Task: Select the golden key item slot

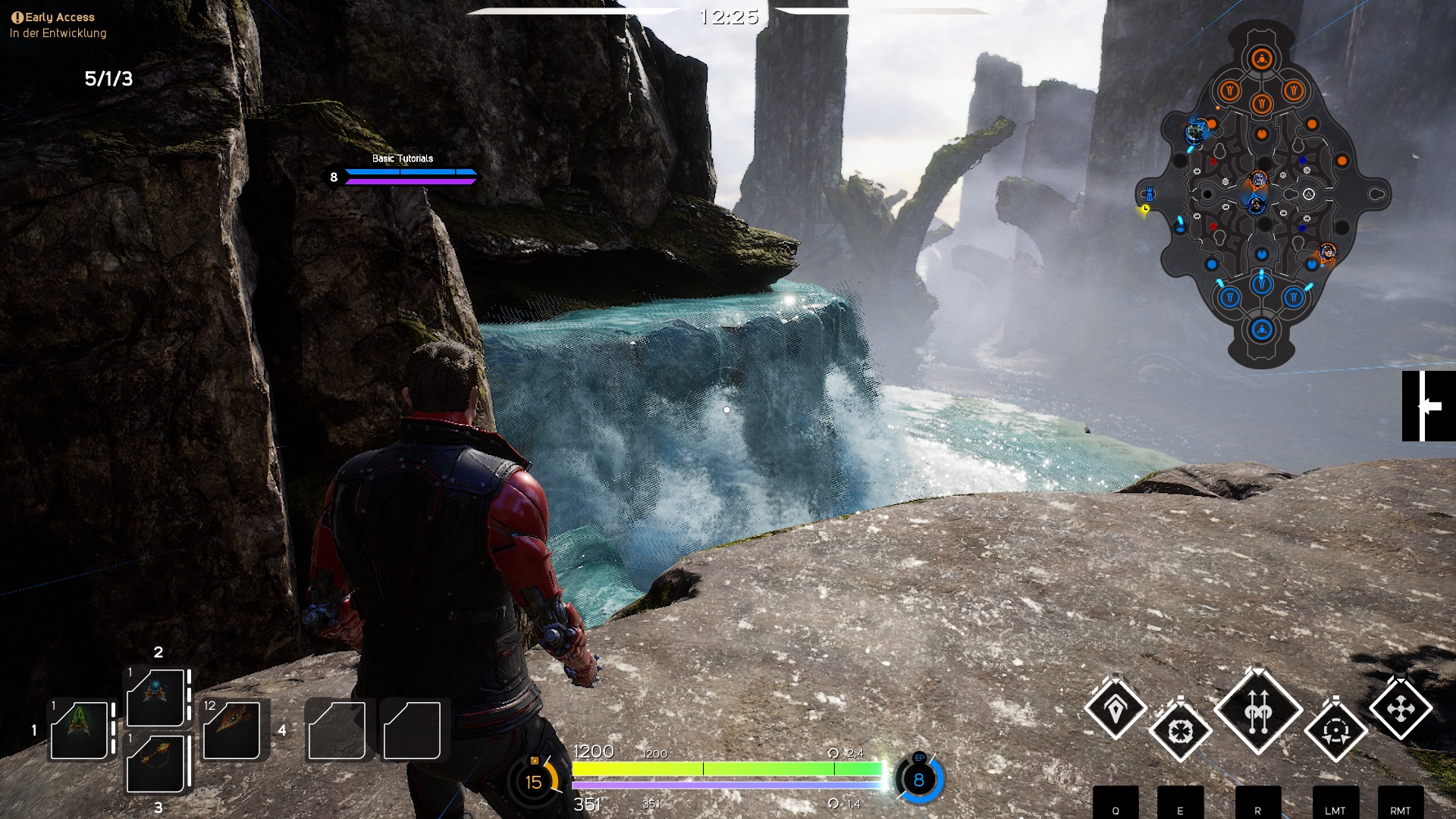Action: point(155,761)
